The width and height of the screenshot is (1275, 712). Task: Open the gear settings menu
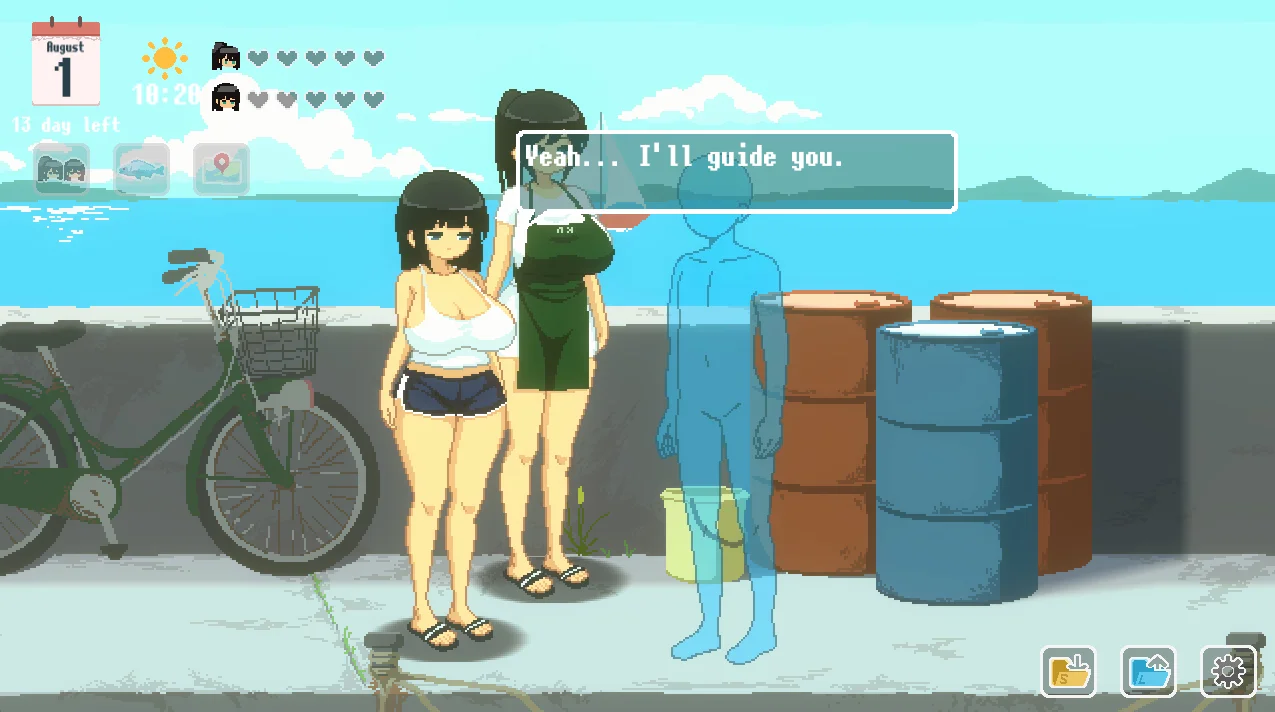click(x=1227, y=671)
